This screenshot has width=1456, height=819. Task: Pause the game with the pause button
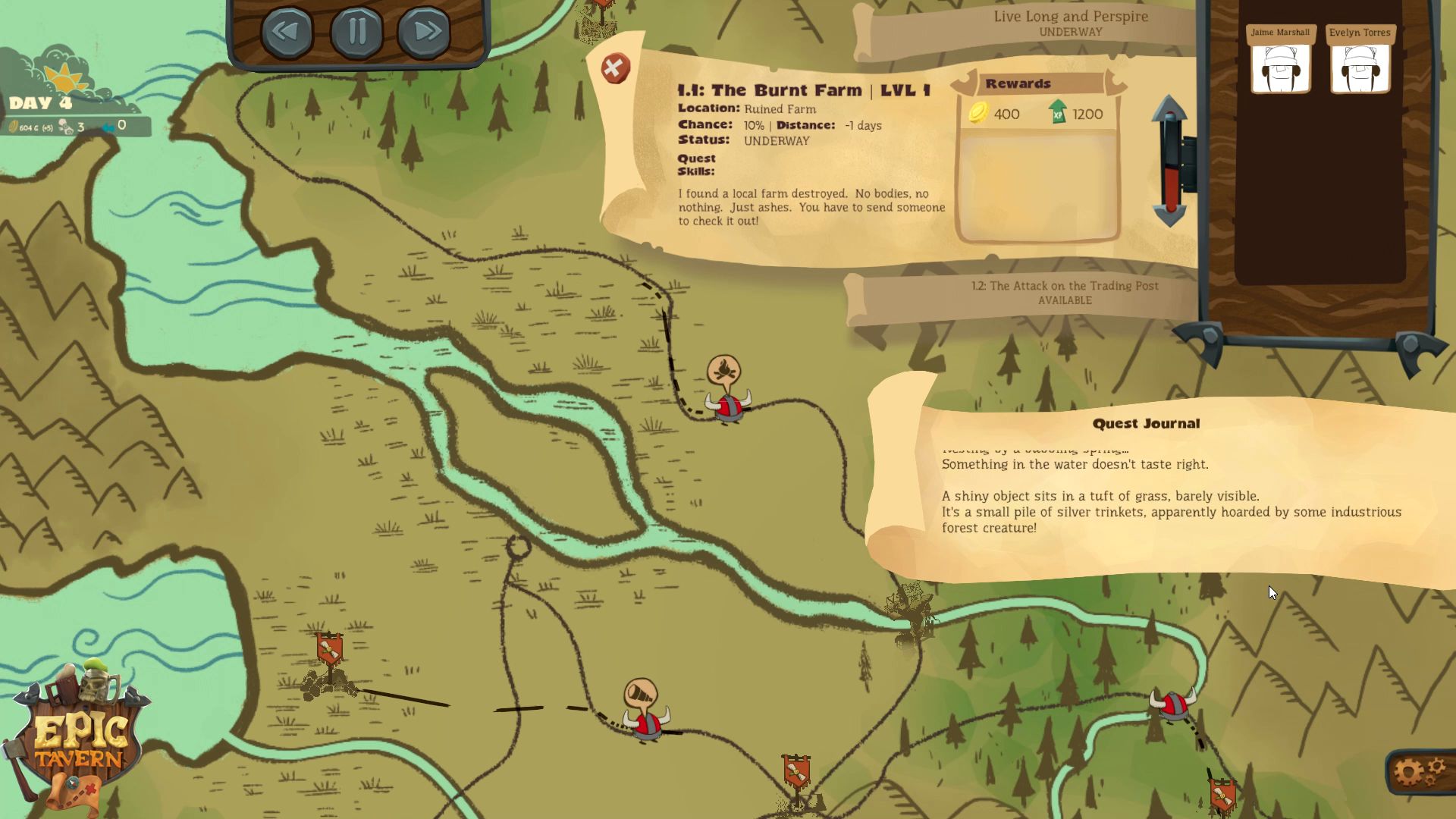pyautogui.click(x=356, y=32)
